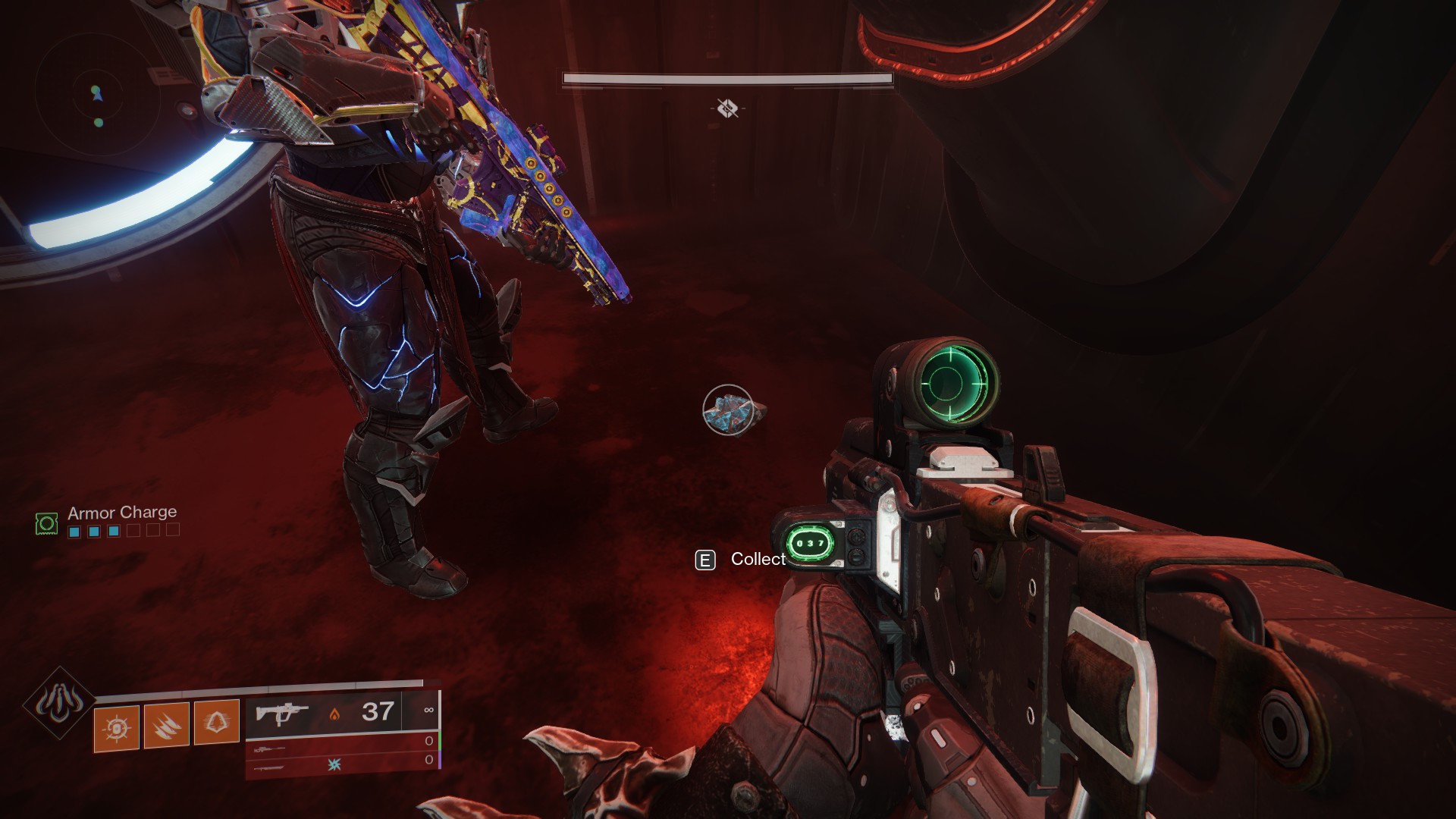Switch to the sniper rifle weapon slot

[x=270, y=748]
